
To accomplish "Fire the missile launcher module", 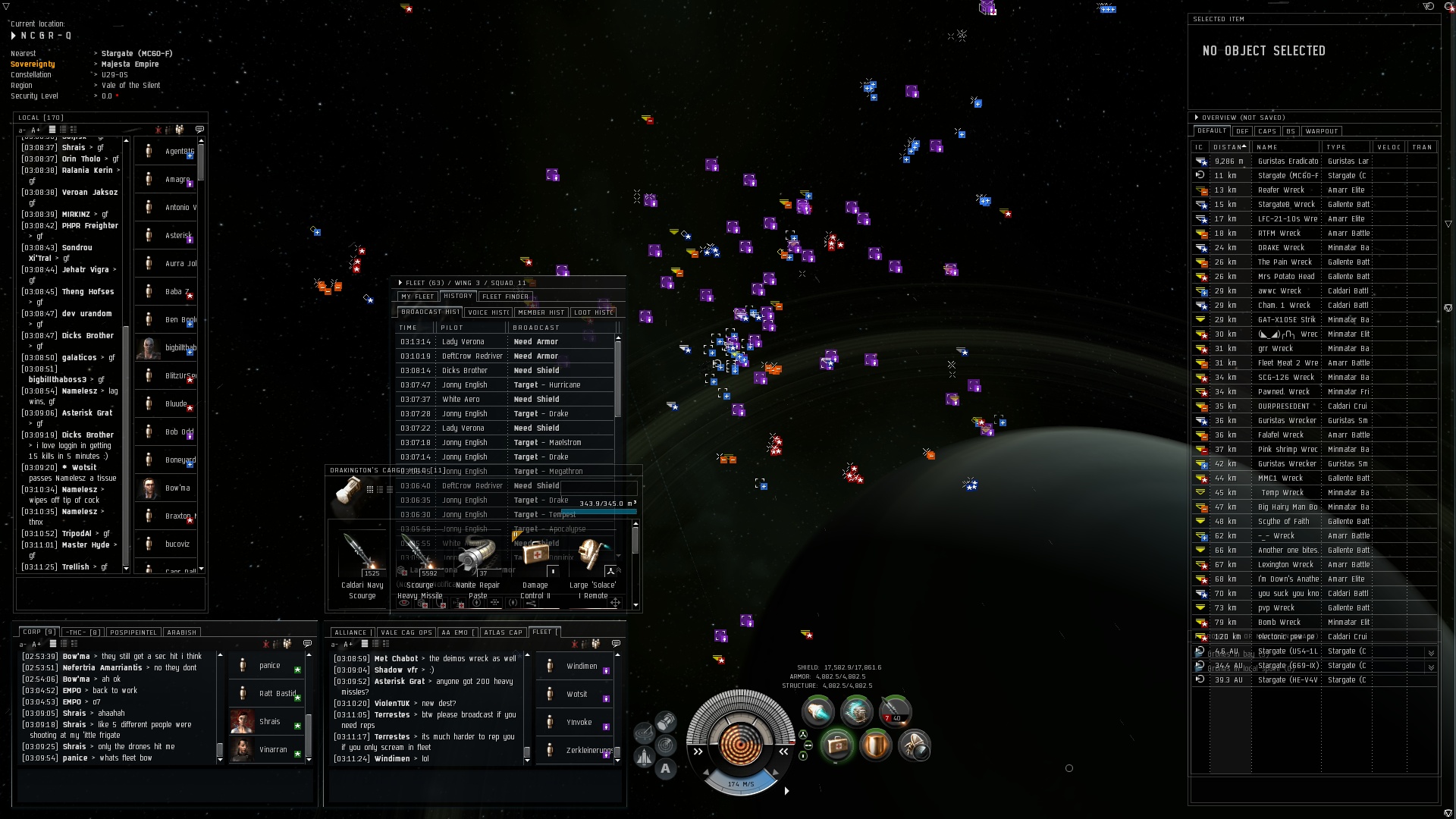I will 895,711.
